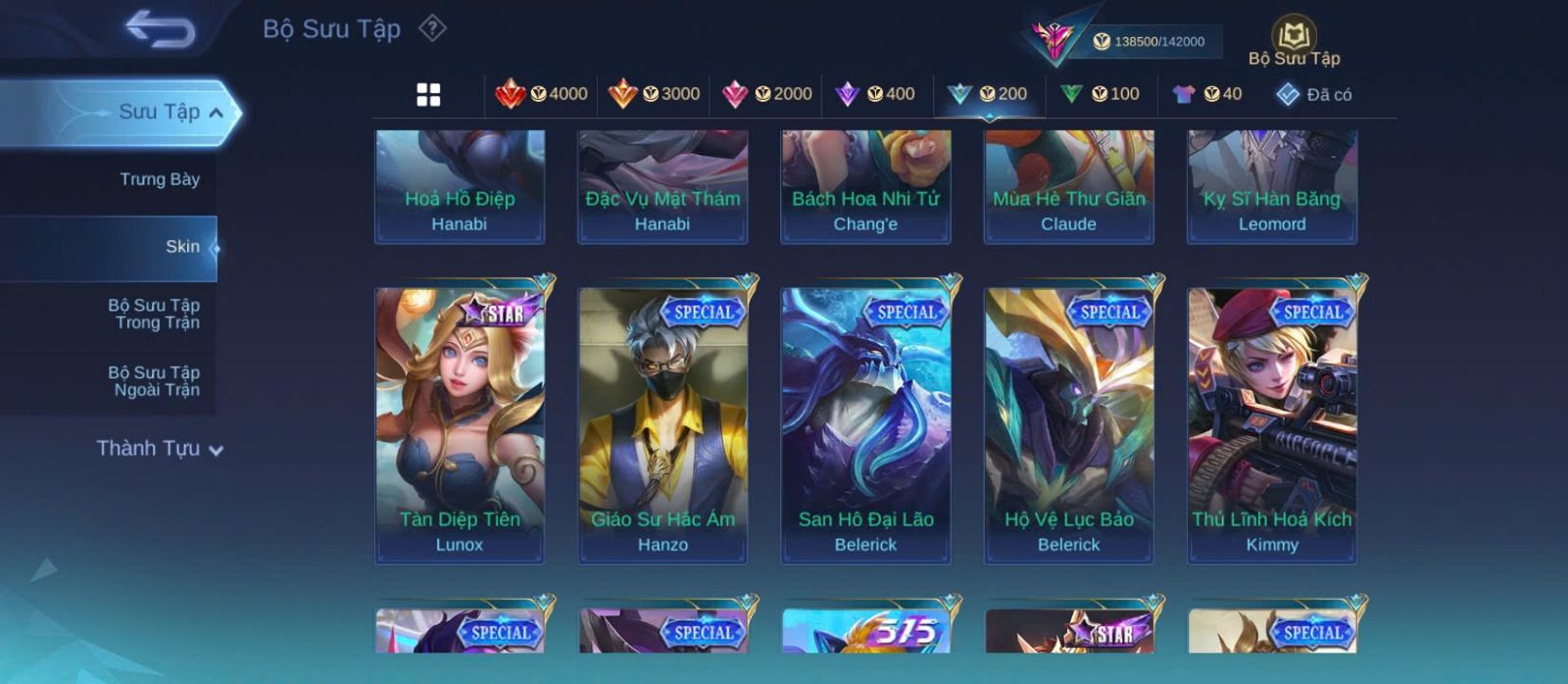Viewport: 1568px width, 684px height.
Task: View Hanzo Giáo Sư Hắc Ám skin
Action: click(662, 424)
